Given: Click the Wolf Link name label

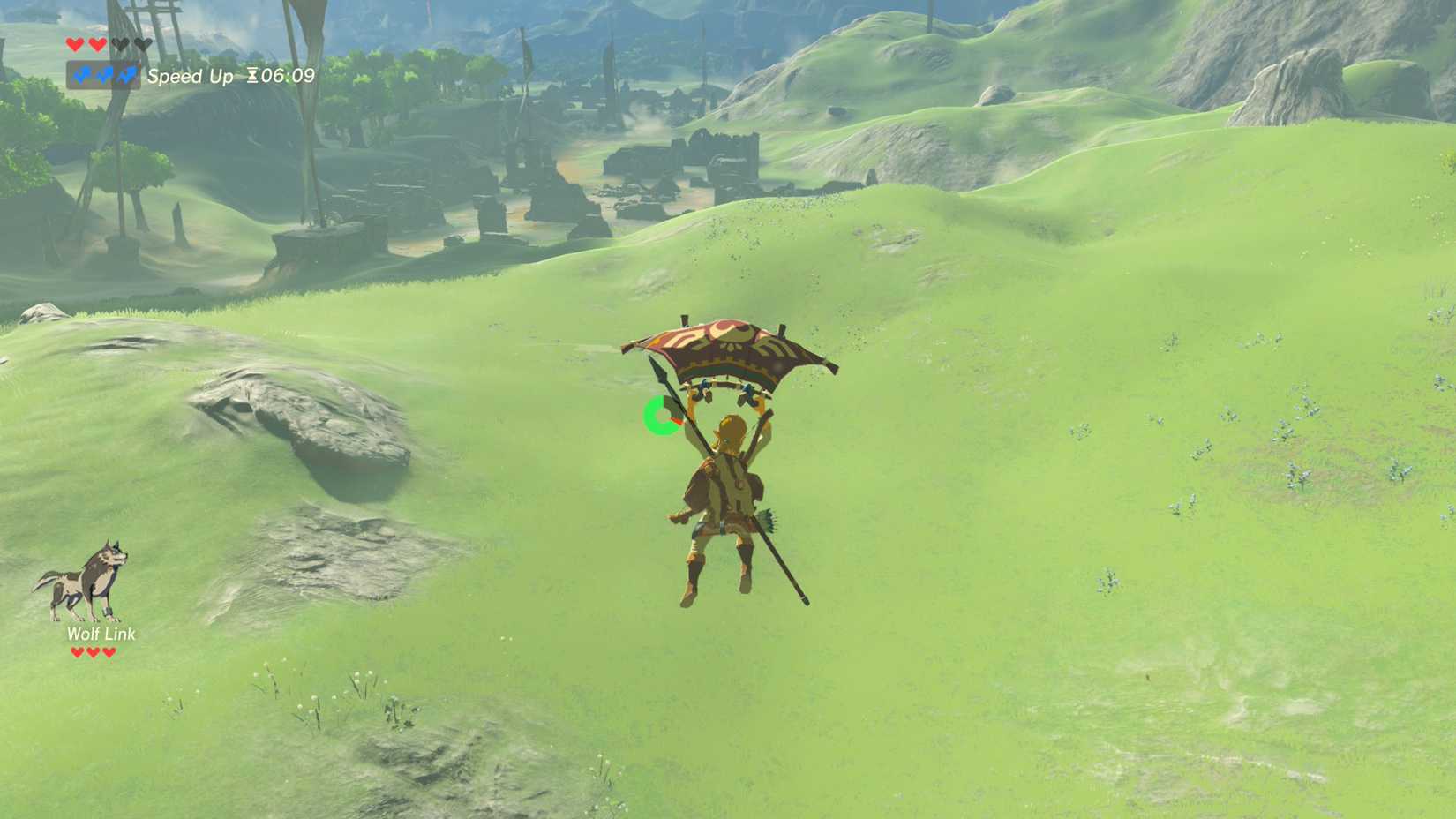Looking at the screenshot, I should [100, 635].
